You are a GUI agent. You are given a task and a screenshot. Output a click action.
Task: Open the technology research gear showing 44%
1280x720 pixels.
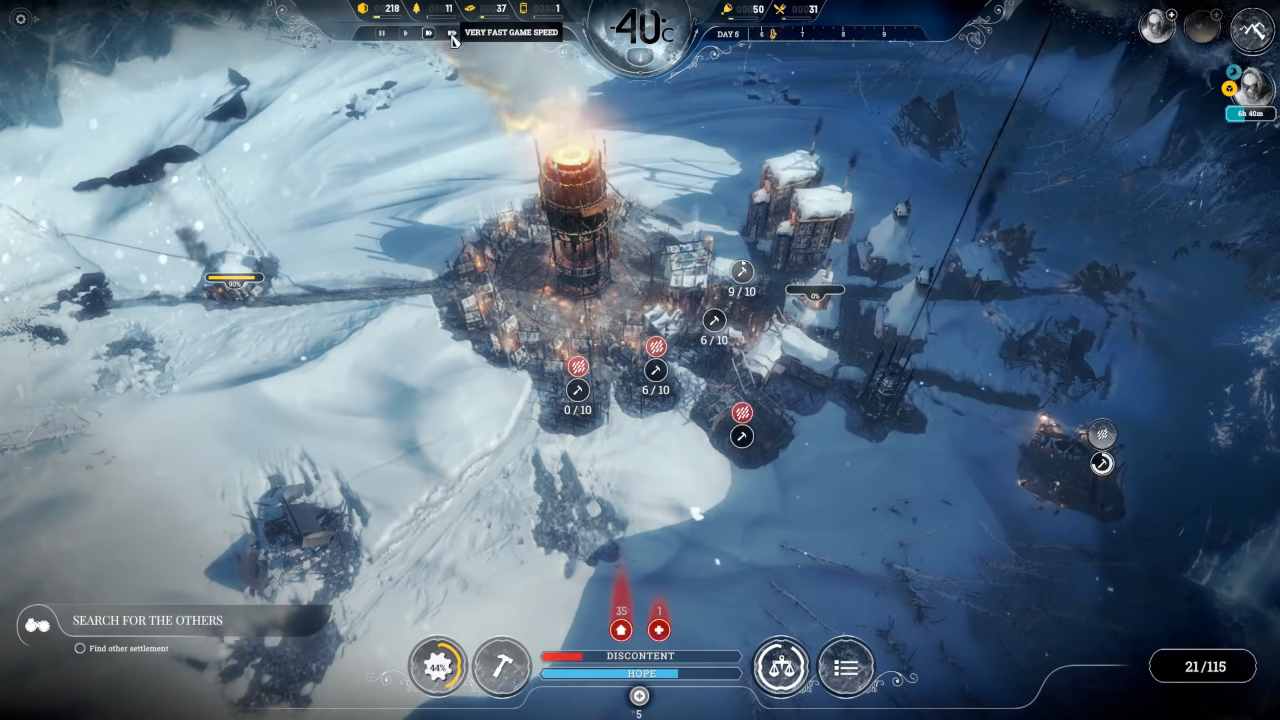(438, 667)
